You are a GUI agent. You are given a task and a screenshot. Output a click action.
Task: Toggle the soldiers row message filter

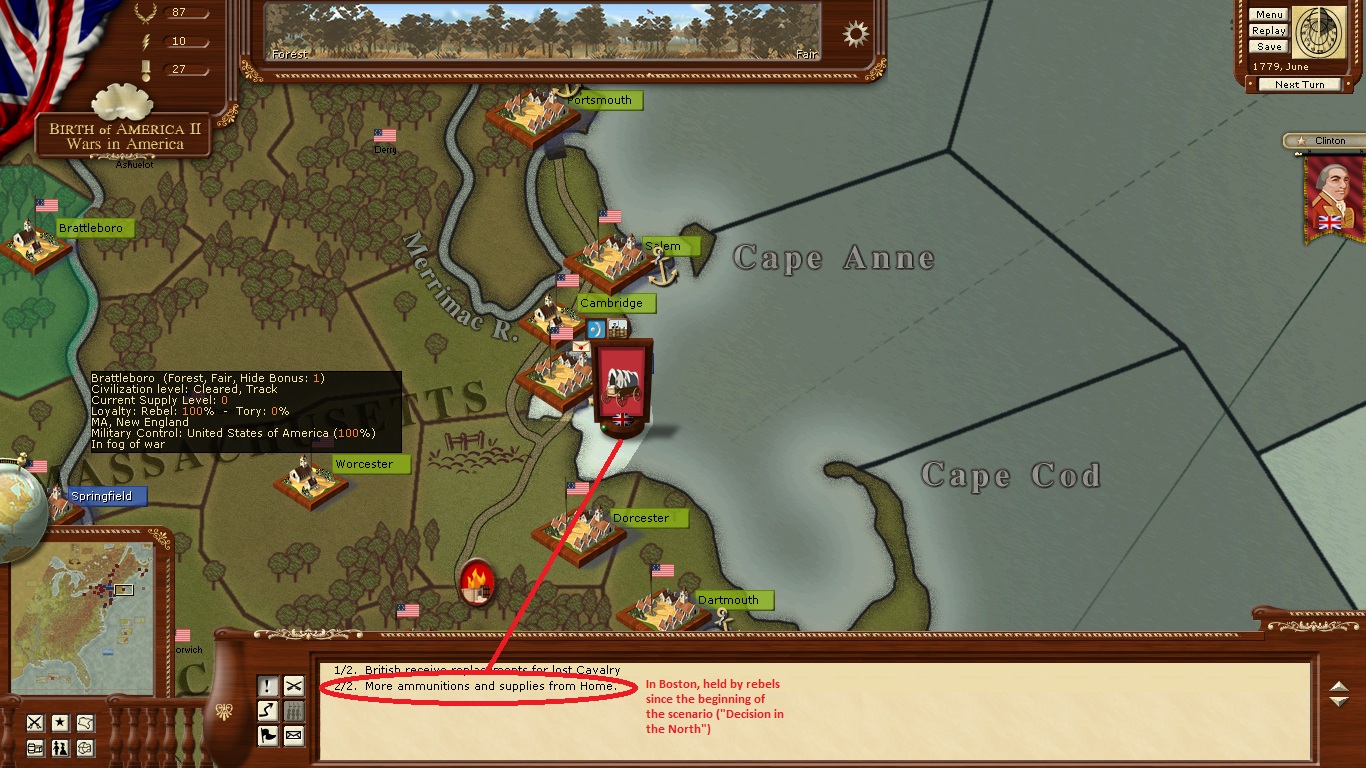pos(293,711)
